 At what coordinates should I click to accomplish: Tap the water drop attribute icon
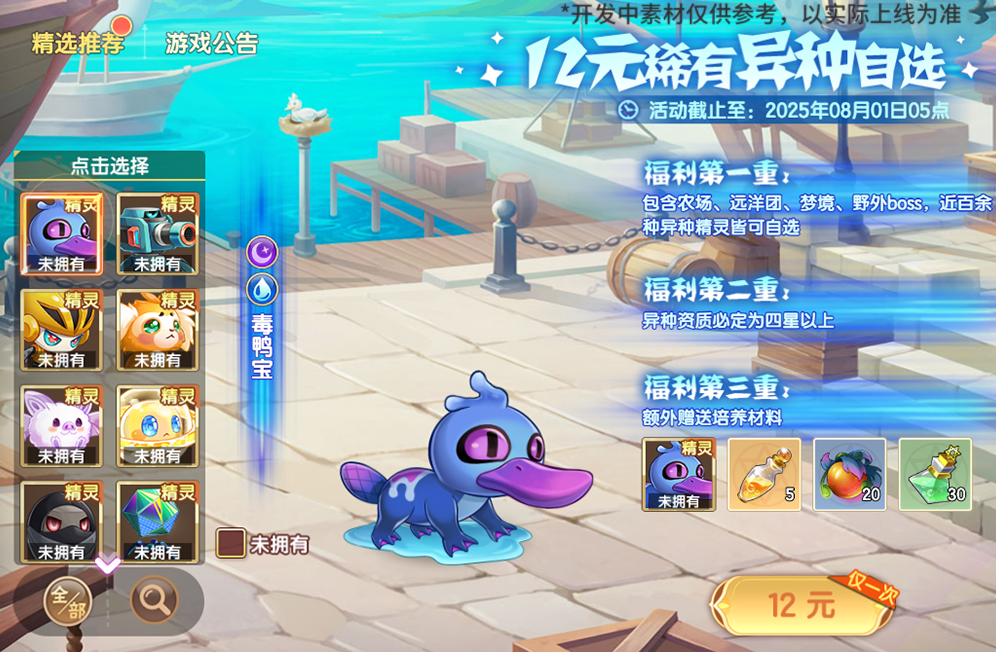[x=261, y=290]
